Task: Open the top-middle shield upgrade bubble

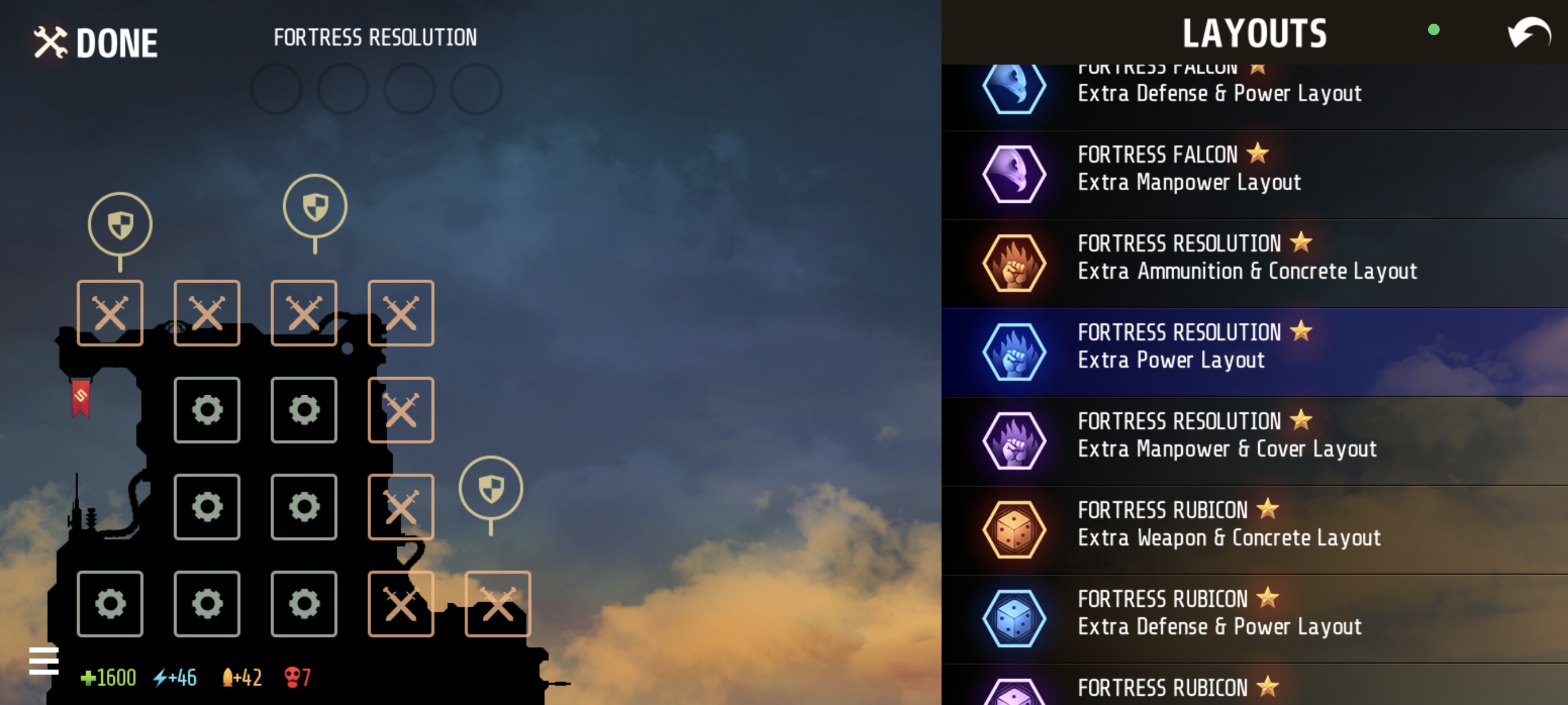Action: 314,205
